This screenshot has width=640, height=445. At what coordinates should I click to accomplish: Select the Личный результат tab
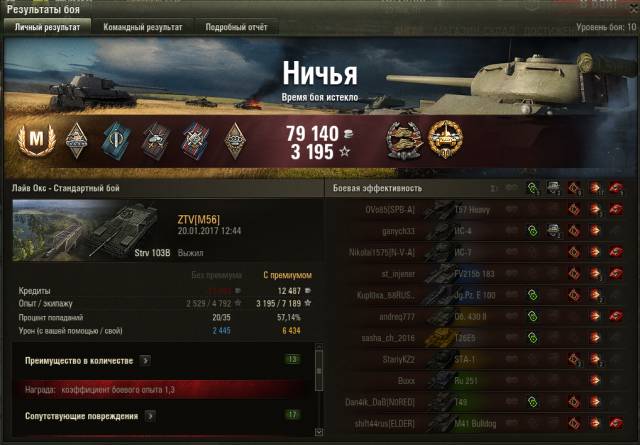[46, 27]
